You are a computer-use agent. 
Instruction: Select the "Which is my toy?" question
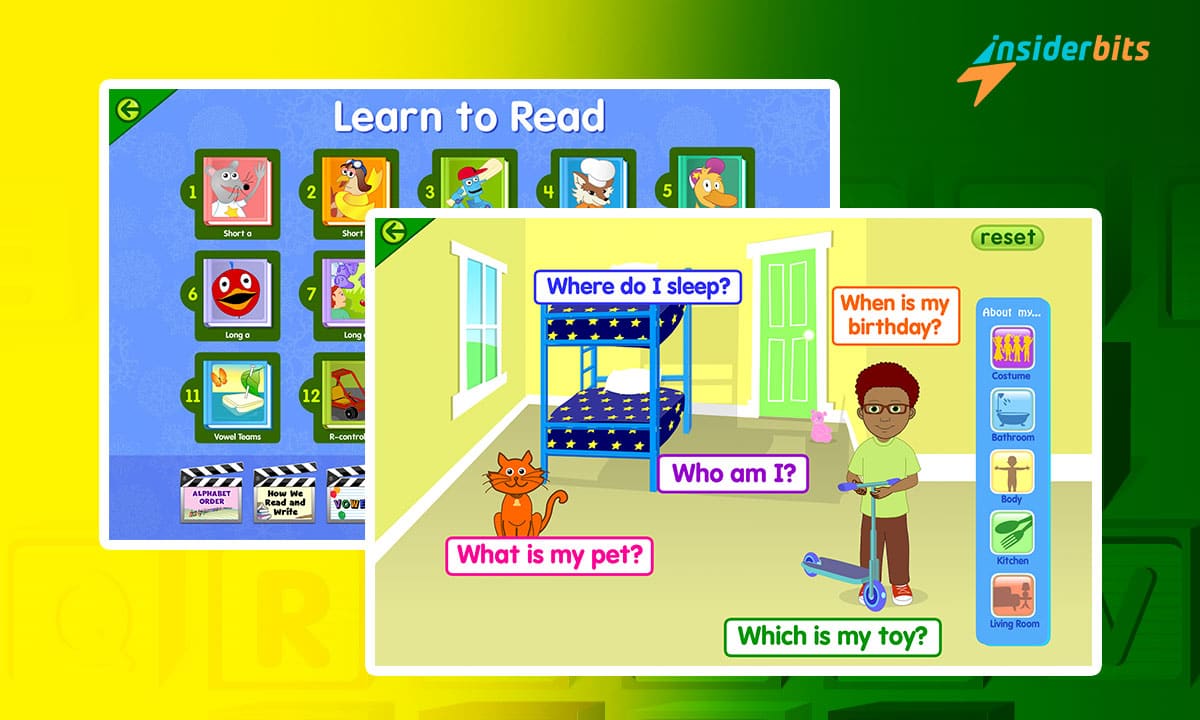(x=832, y=634)
